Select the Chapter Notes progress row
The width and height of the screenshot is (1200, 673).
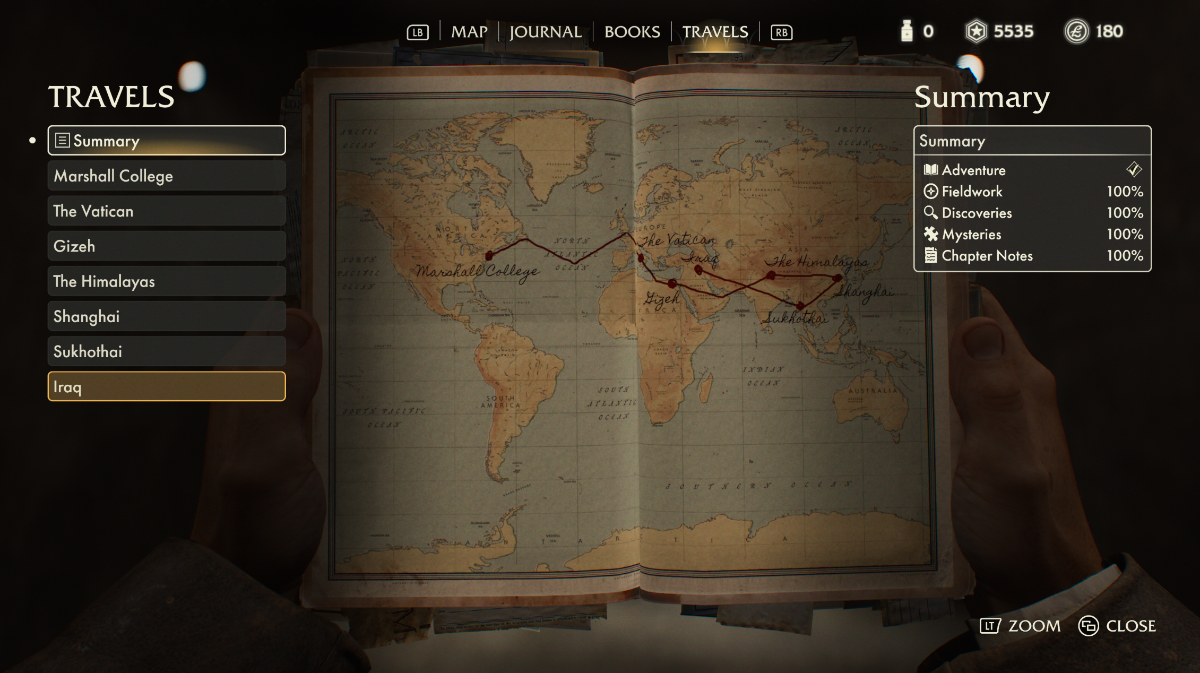1032,256
